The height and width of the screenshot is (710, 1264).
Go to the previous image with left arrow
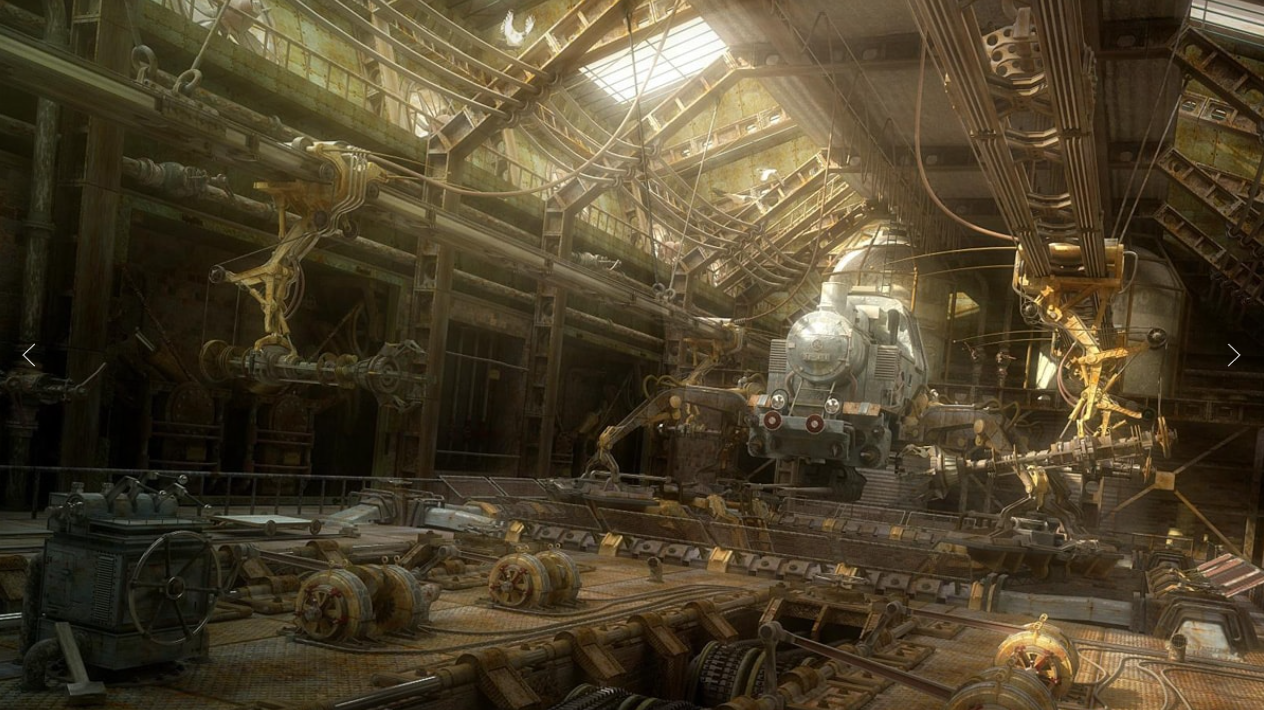[x=29, y=355]
